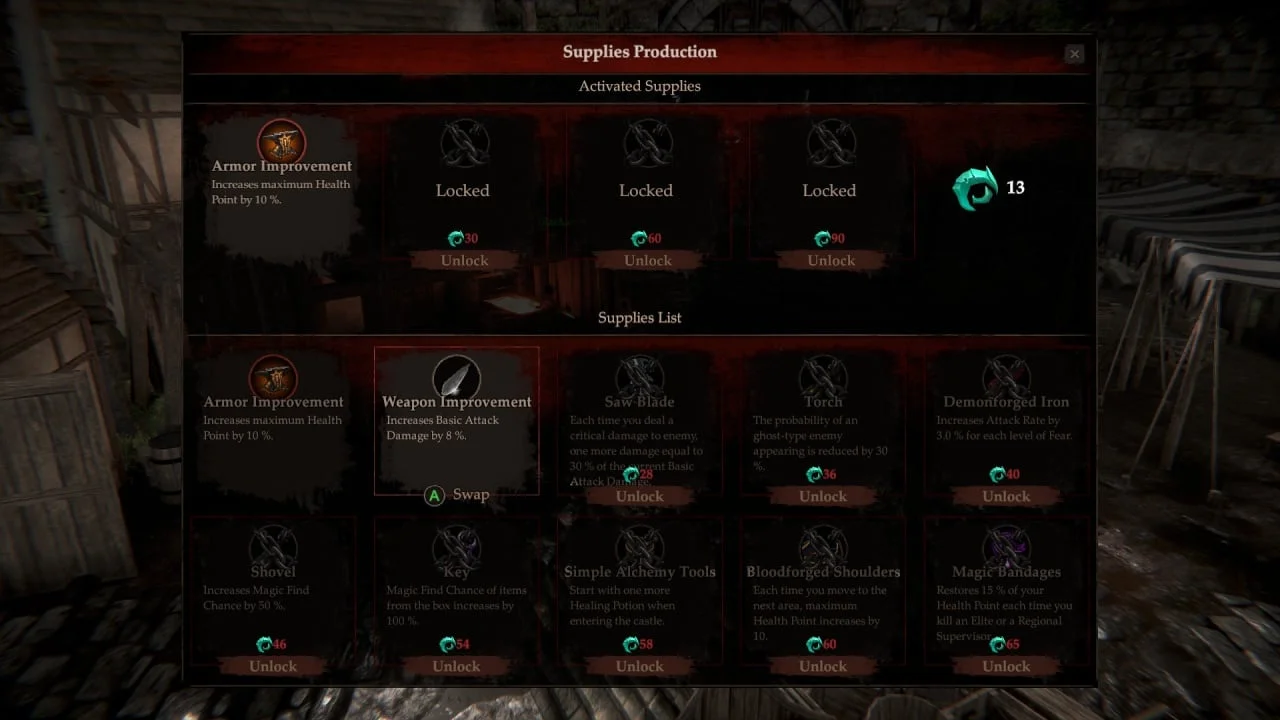The image size is (1280, 720).
Task: Unlock the Saw Blade supply
Action: coord(640,496)
